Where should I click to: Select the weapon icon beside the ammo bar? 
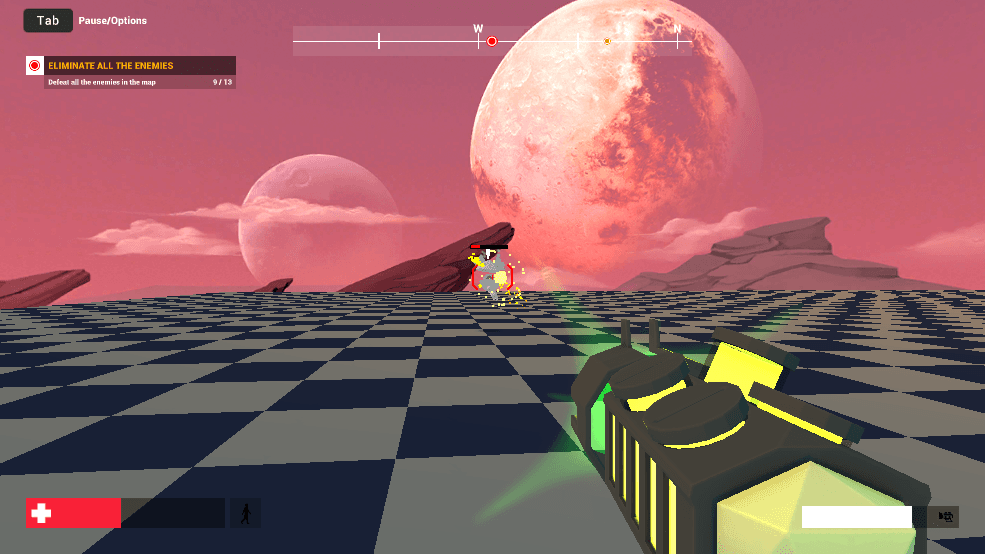[x=943, y=517]
